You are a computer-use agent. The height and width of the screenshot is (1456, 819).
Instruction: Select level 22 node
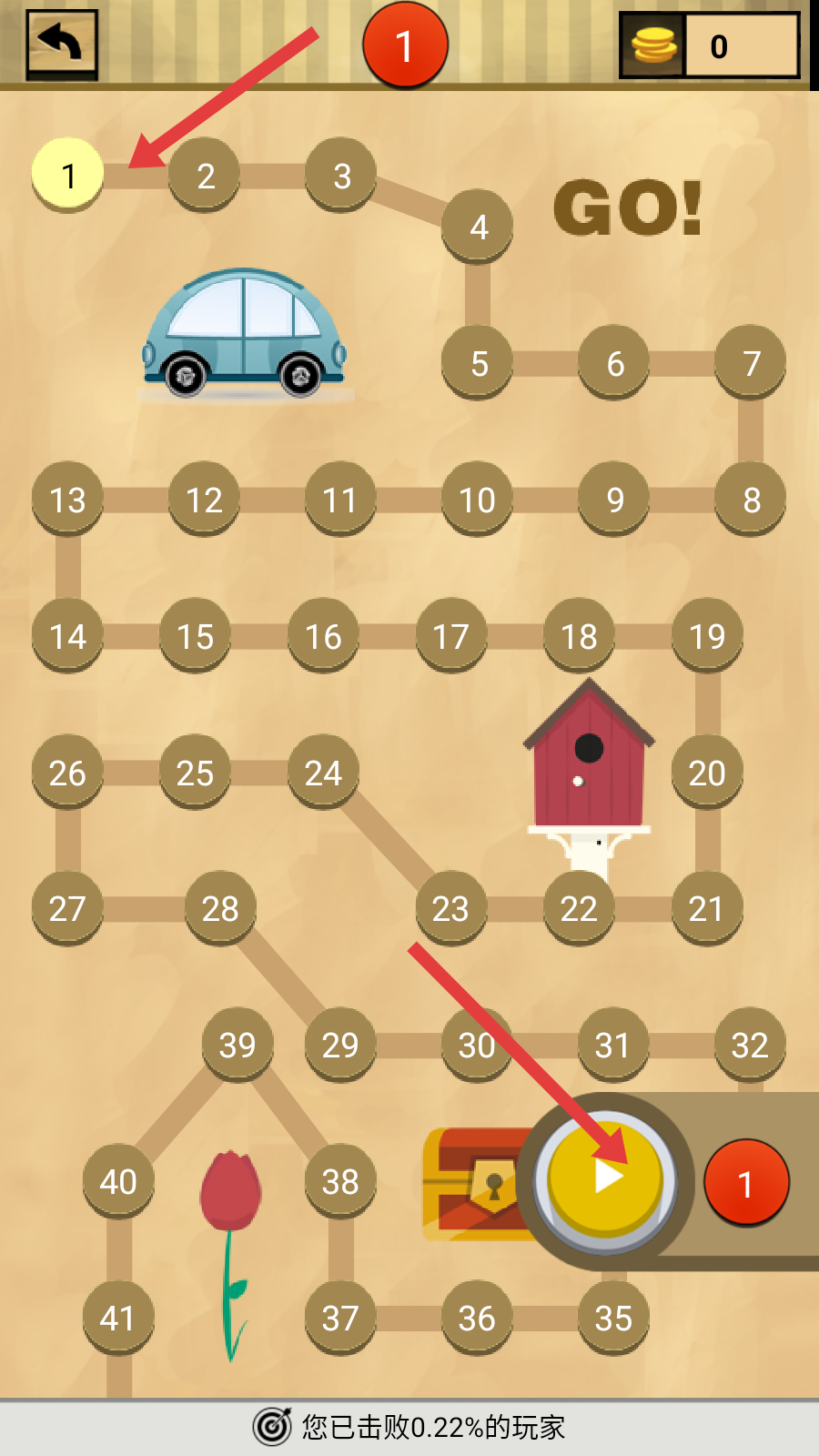point(579,907)
